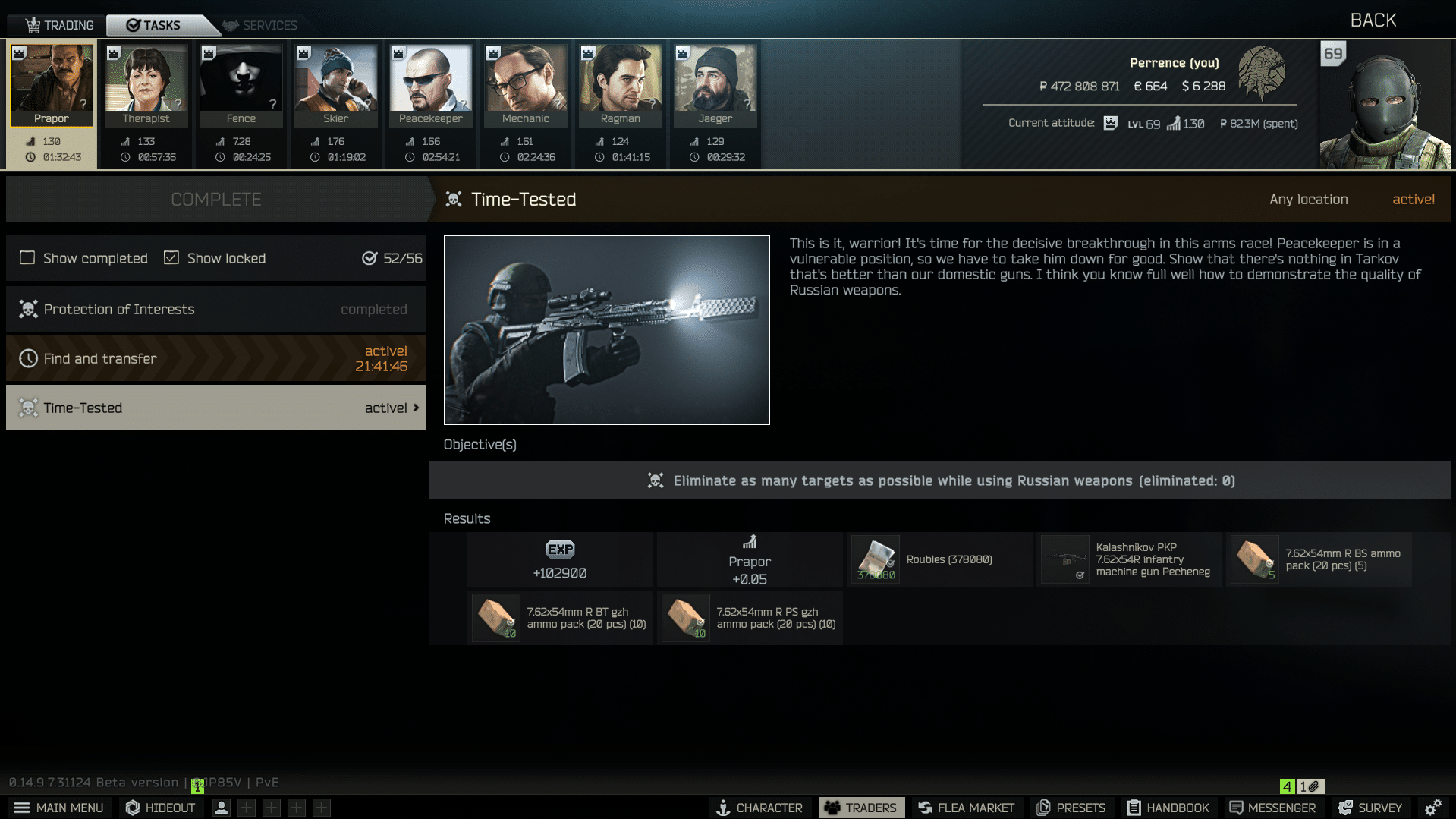Viewport: 1456px width, 819px height.
Task: Expand the Time-Tested task entry
Action: tap(216, 408)
